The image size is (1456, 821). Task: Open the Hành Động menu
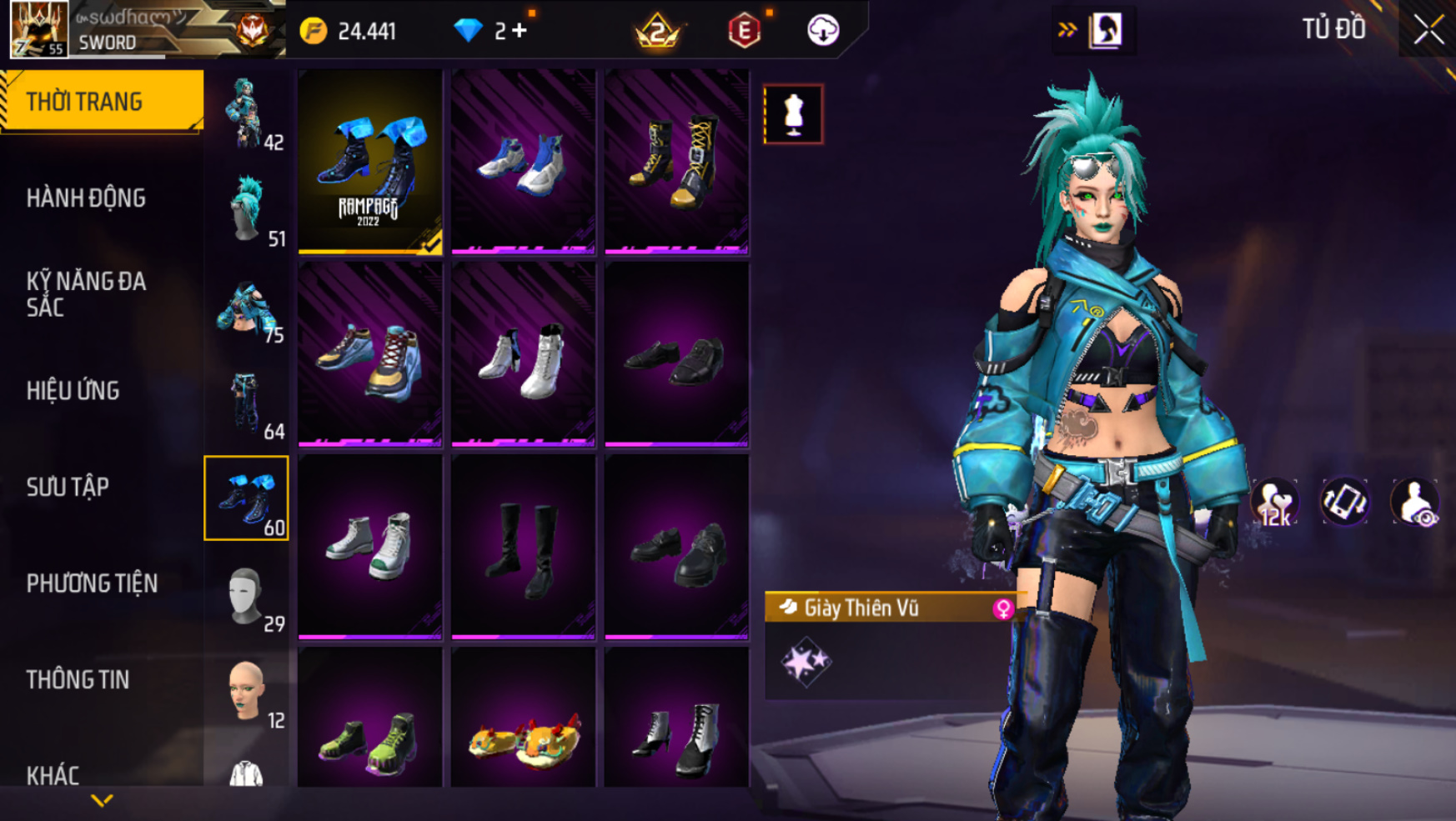(86, 198)
